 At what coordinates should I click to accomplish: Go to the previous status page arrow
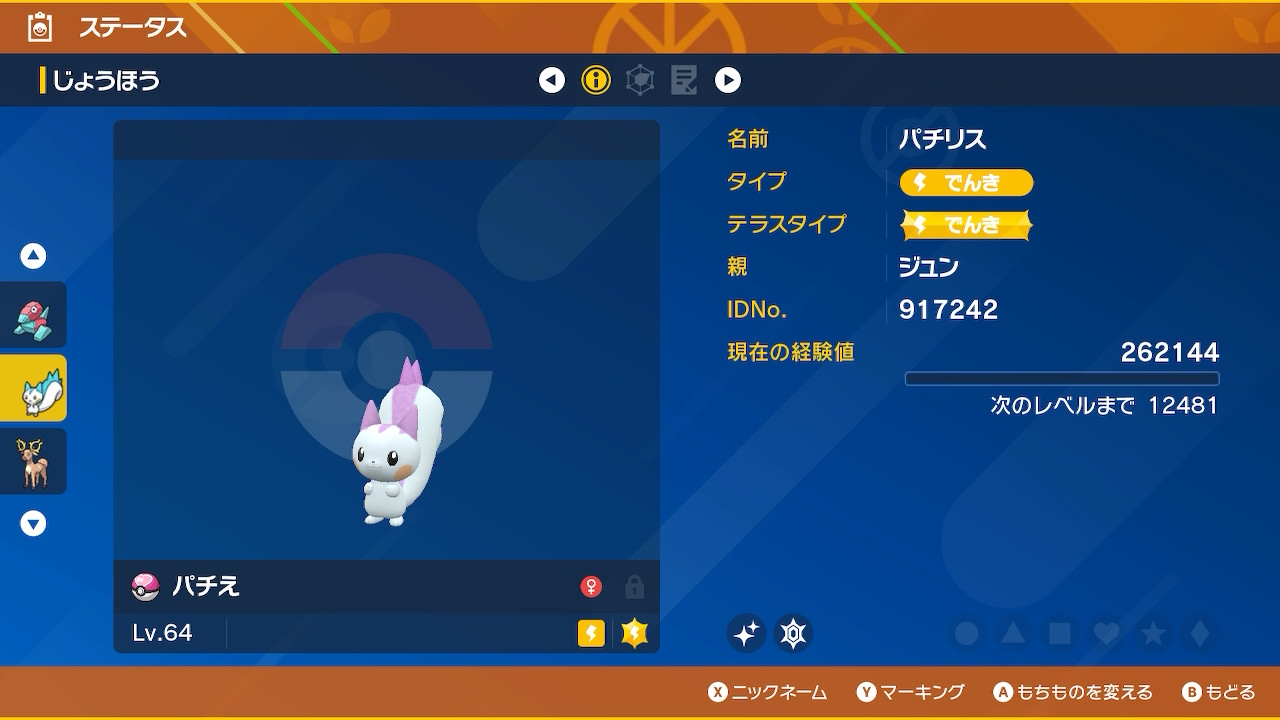[x=552, y=80]
